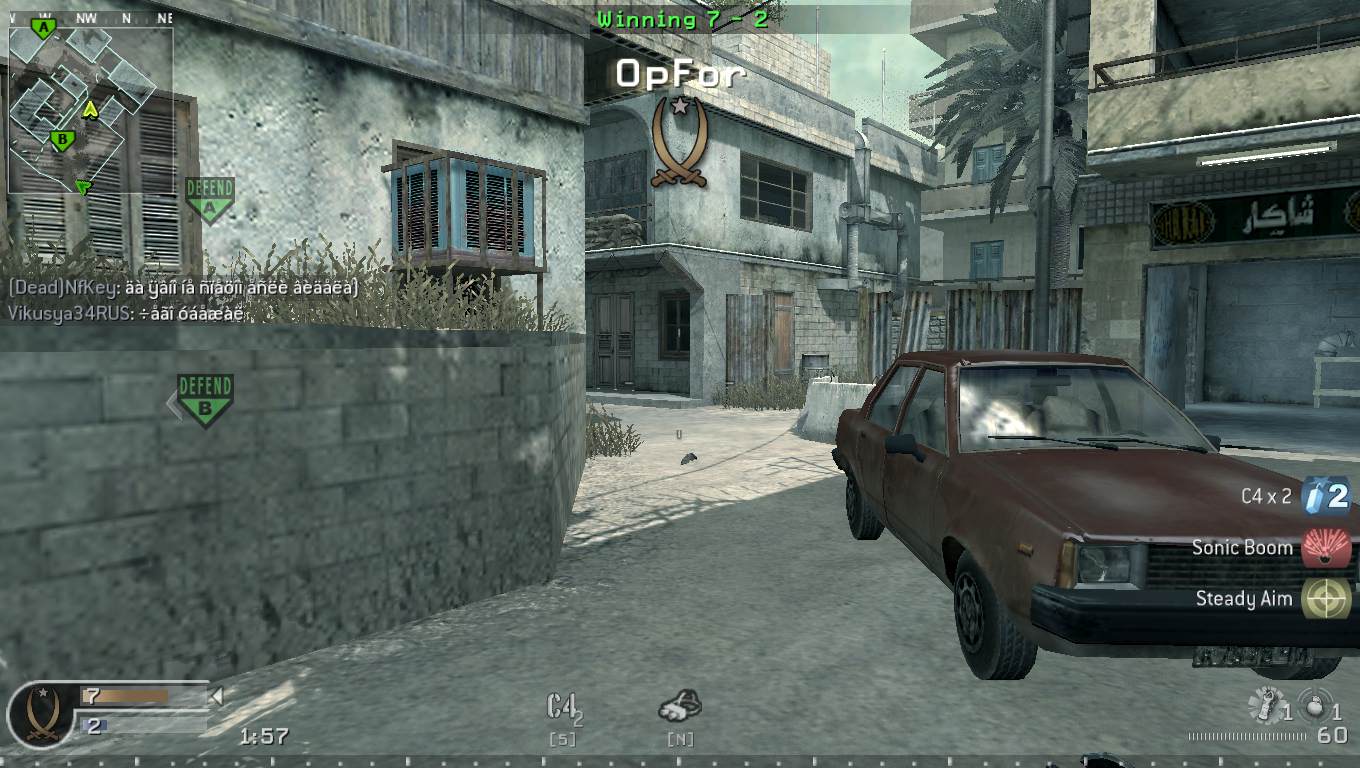1360x768 pixels.
Task: Click the Defend A objective marker
Action: pos(210,199)
